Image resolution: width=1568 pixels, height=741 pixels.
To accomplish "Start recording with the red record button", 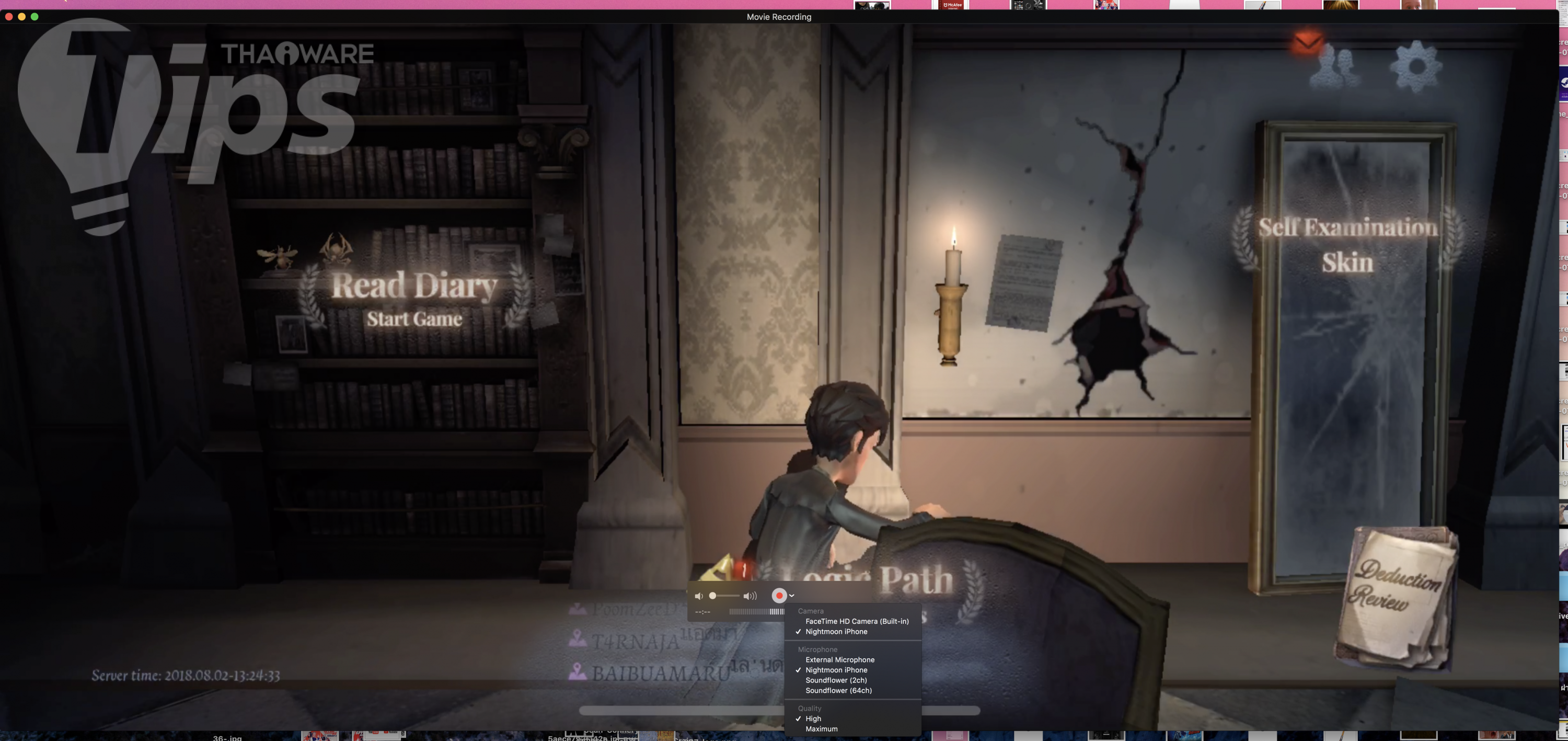I will coord(779,596).
